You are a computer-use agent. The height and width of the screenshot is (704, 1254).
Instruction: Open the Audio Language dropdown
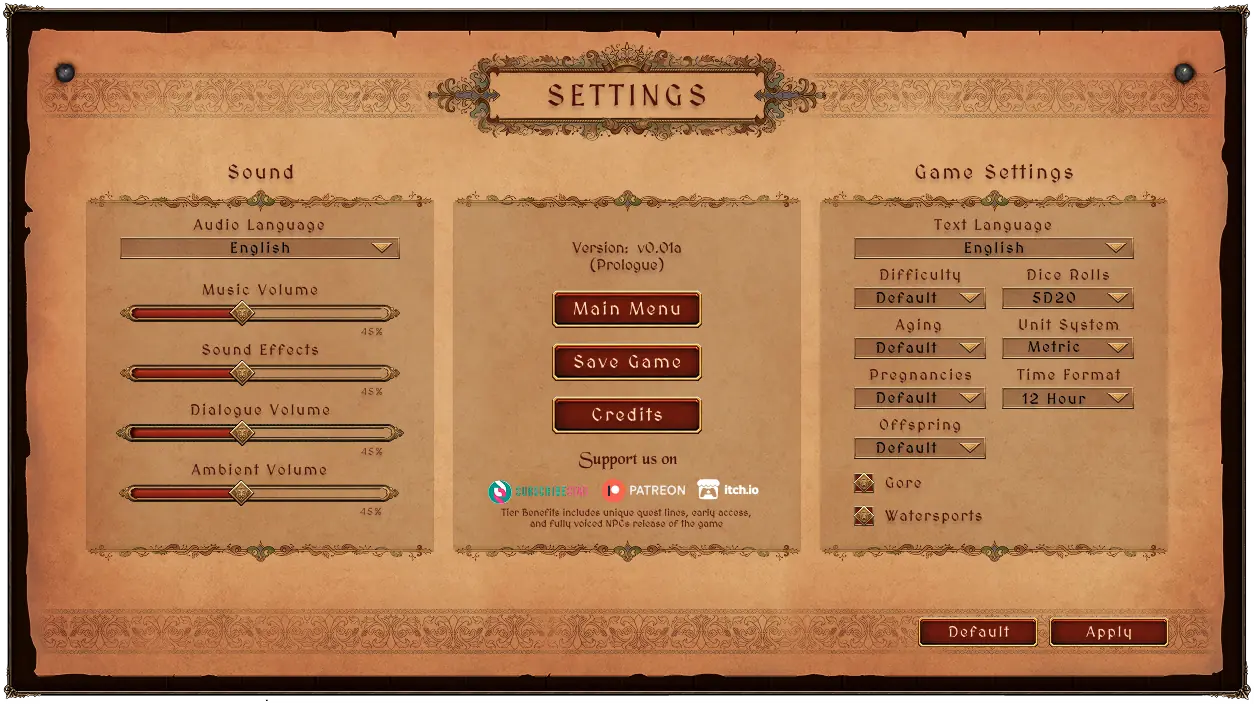(x=260, y=248)
